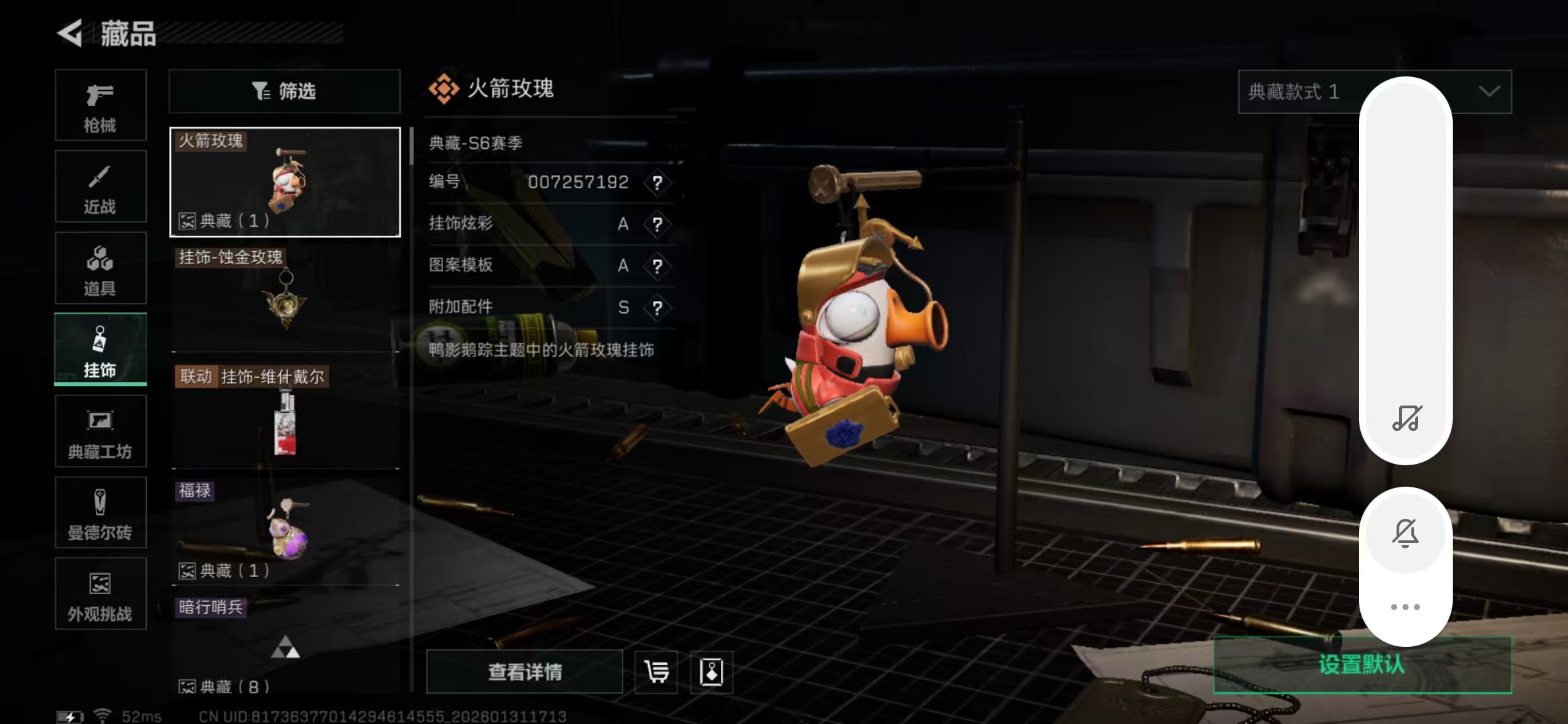Toggle the 挂饰 category highlight tab
This screenshot has width=1568, height=724.
point(101,349)
